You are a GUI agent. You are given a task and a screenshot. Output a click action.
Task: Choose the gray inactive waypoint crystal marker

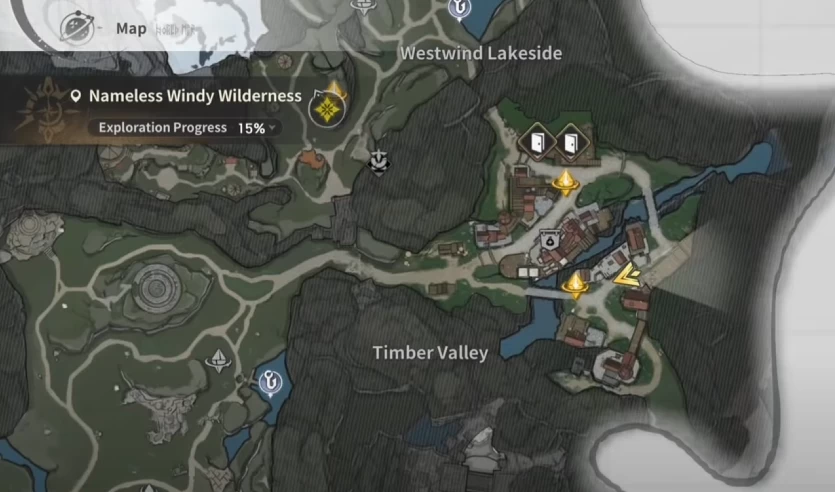pyautogui.click(x=217, y=361)
